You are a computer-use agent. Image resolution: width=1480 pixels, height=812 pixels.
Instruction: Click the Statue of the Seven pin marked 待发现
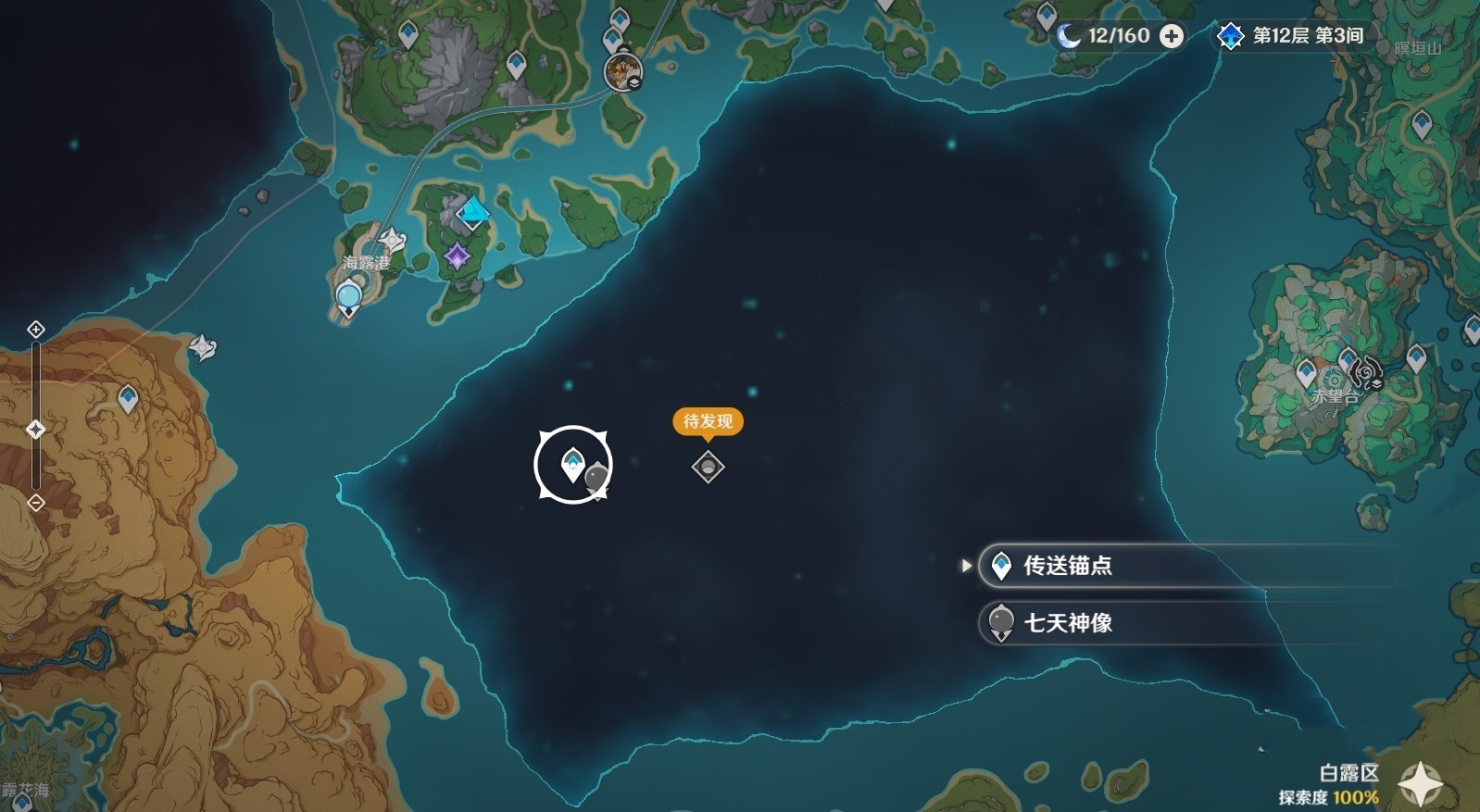pyautogui.click(x=706, y=468)
